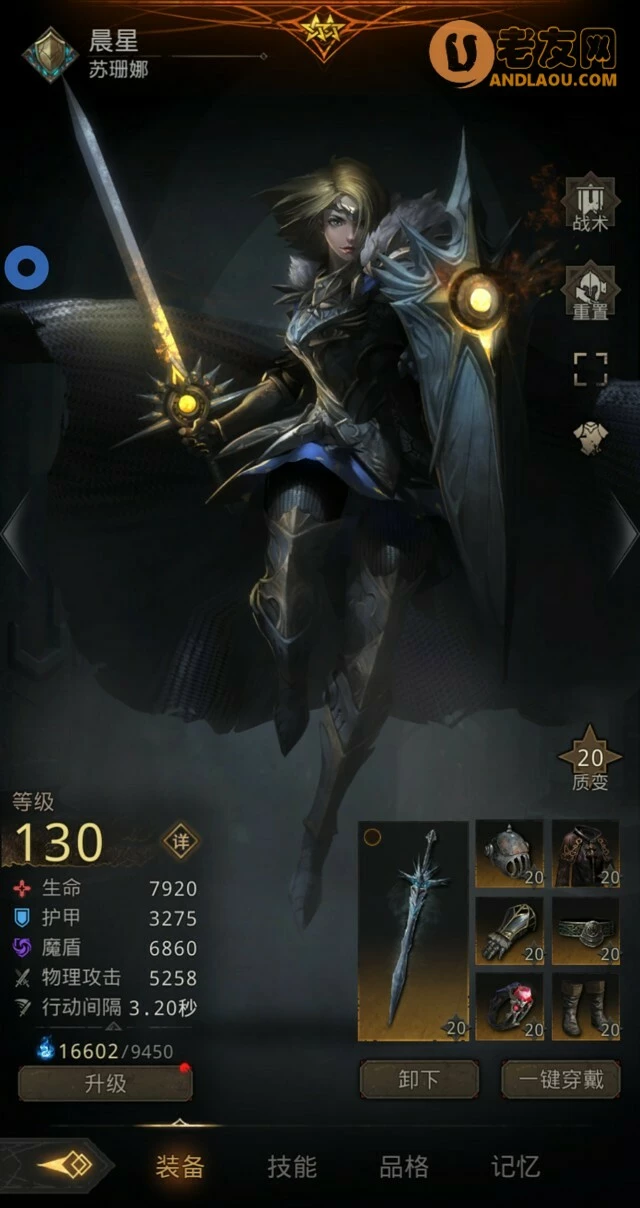Viewport: 640px width, 1208px height.
Task: Open the 战术 tactics panel
Action: tap(590, 205)
